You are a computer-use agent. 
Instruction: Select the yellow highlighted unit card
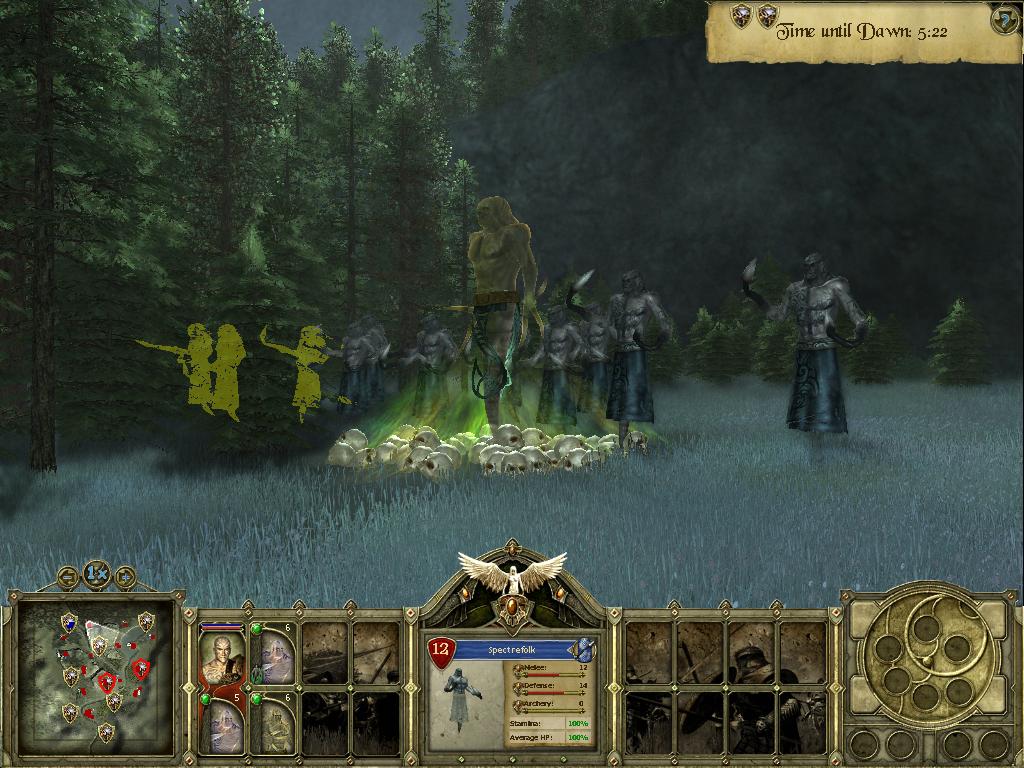273,723
